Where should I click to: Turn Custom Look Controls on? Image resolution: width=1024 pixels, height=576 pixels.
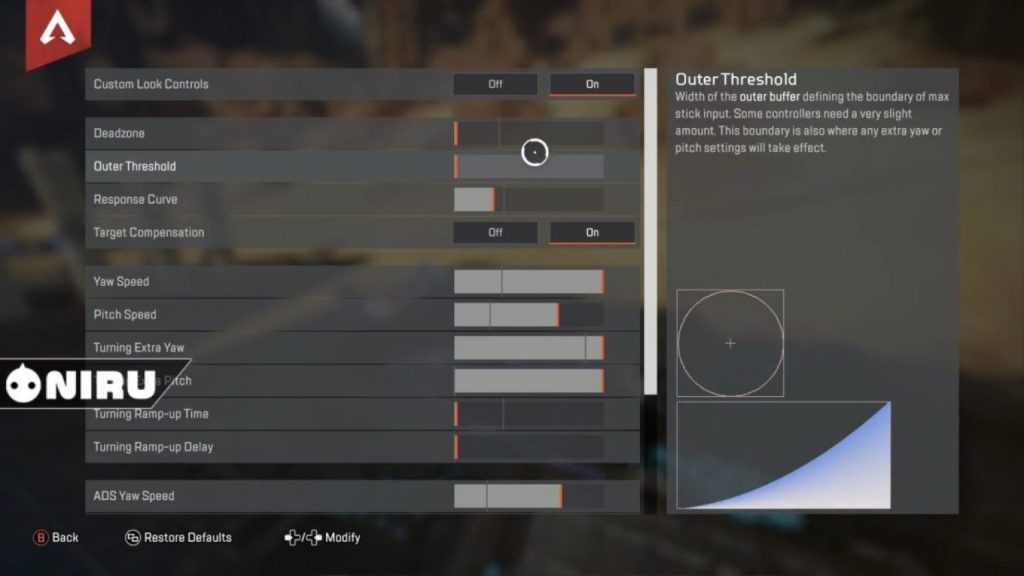(592, 84)
